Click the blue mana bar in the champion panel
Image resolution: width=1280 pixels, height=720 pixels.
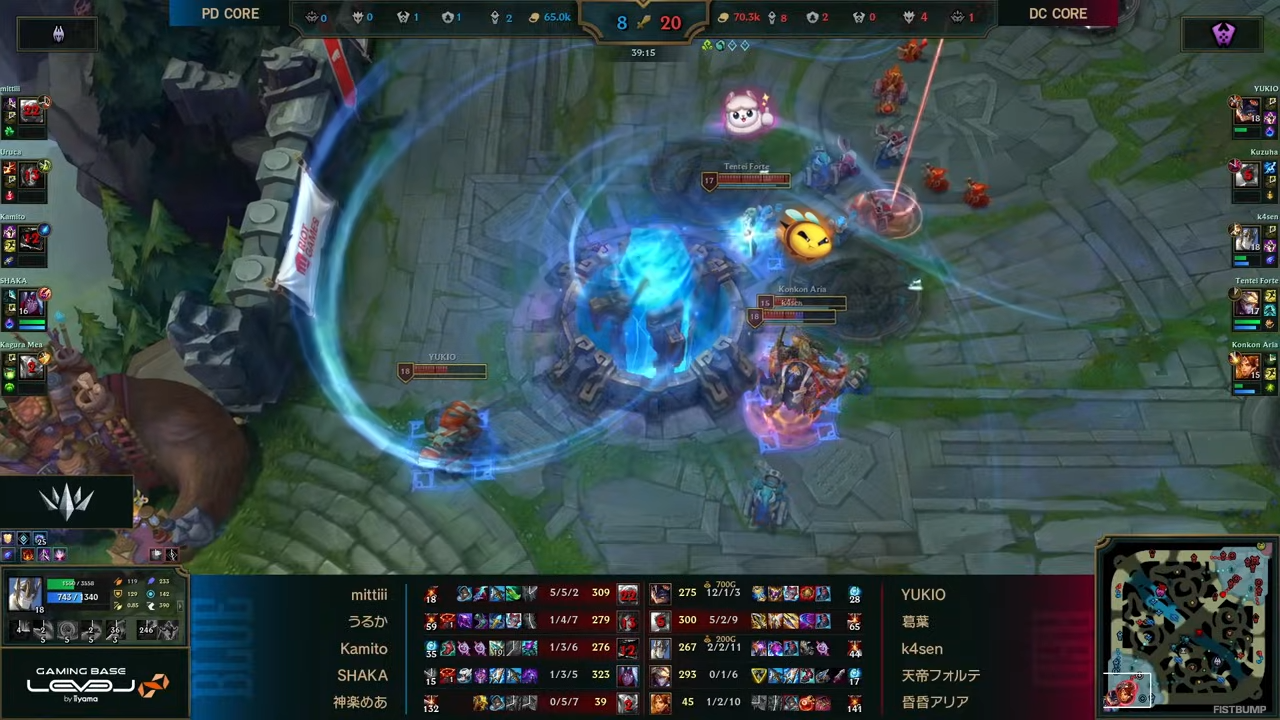click(x=65, y=597)
